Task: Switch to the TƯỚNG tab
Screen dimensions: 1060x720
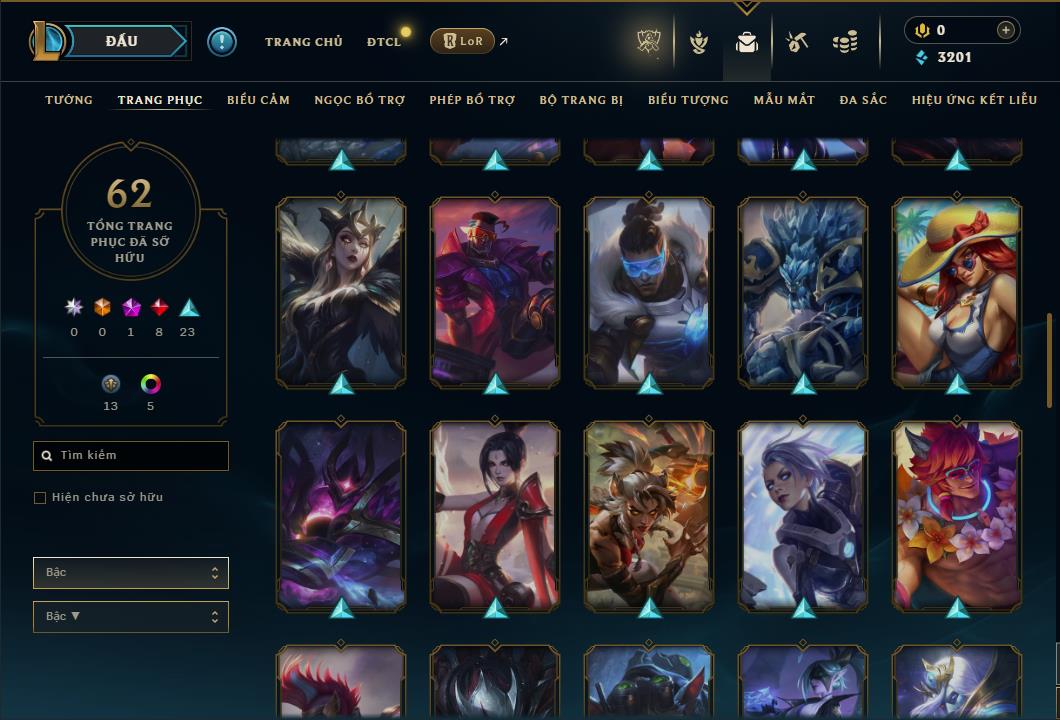Action: [69, 100]
